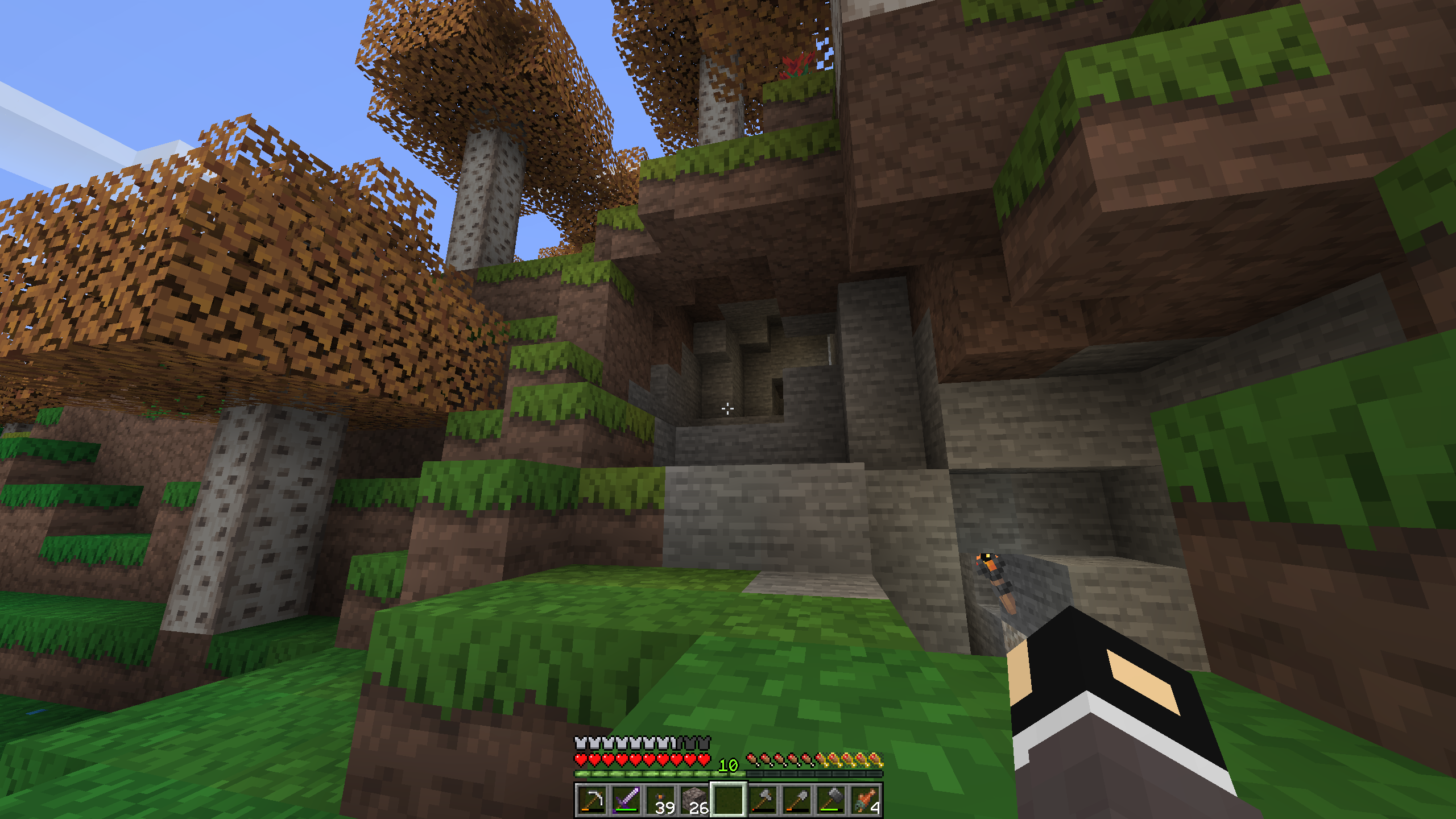Switch to the shovel slot
The height and width of the screenshot is (819, 1456).
coord(797,800)
